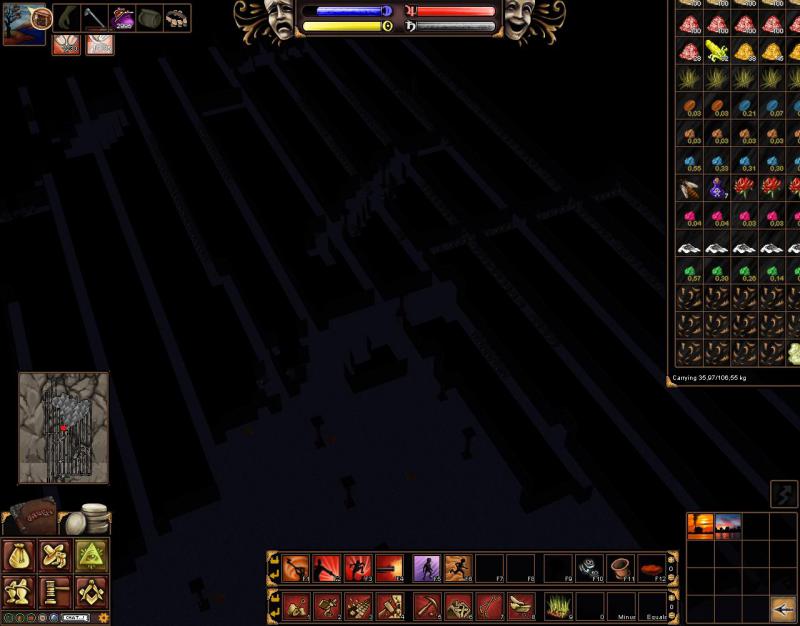Select the pickaxe tool equipment slot
Viewport: 800px width, 626px height.
pyautogui.click(x=95, y=18)
